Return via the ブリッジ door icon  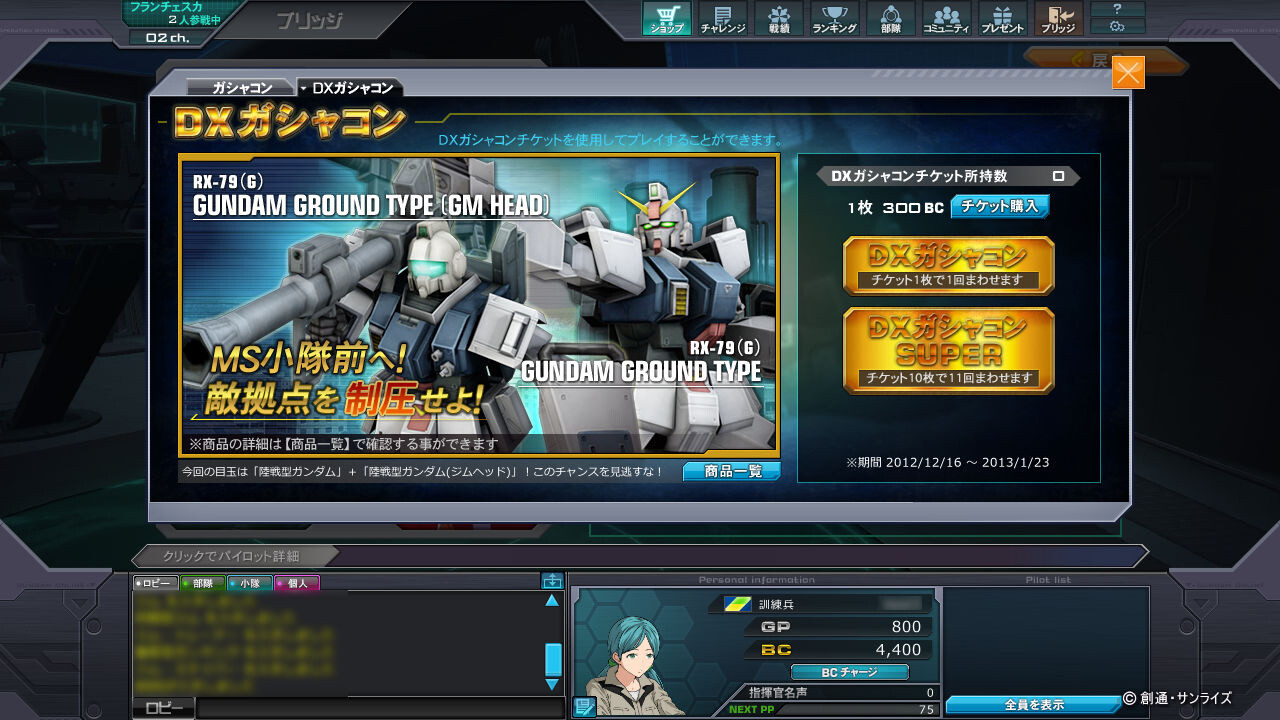tap(1058, 17)
